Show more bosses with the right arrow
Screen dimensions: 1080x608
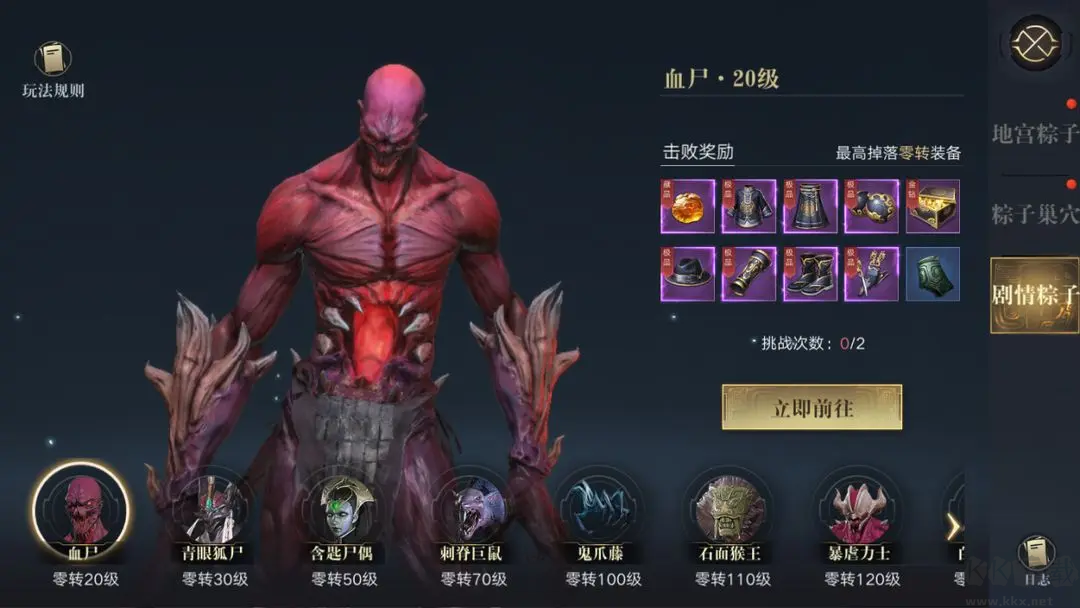(x=953, y=527)
